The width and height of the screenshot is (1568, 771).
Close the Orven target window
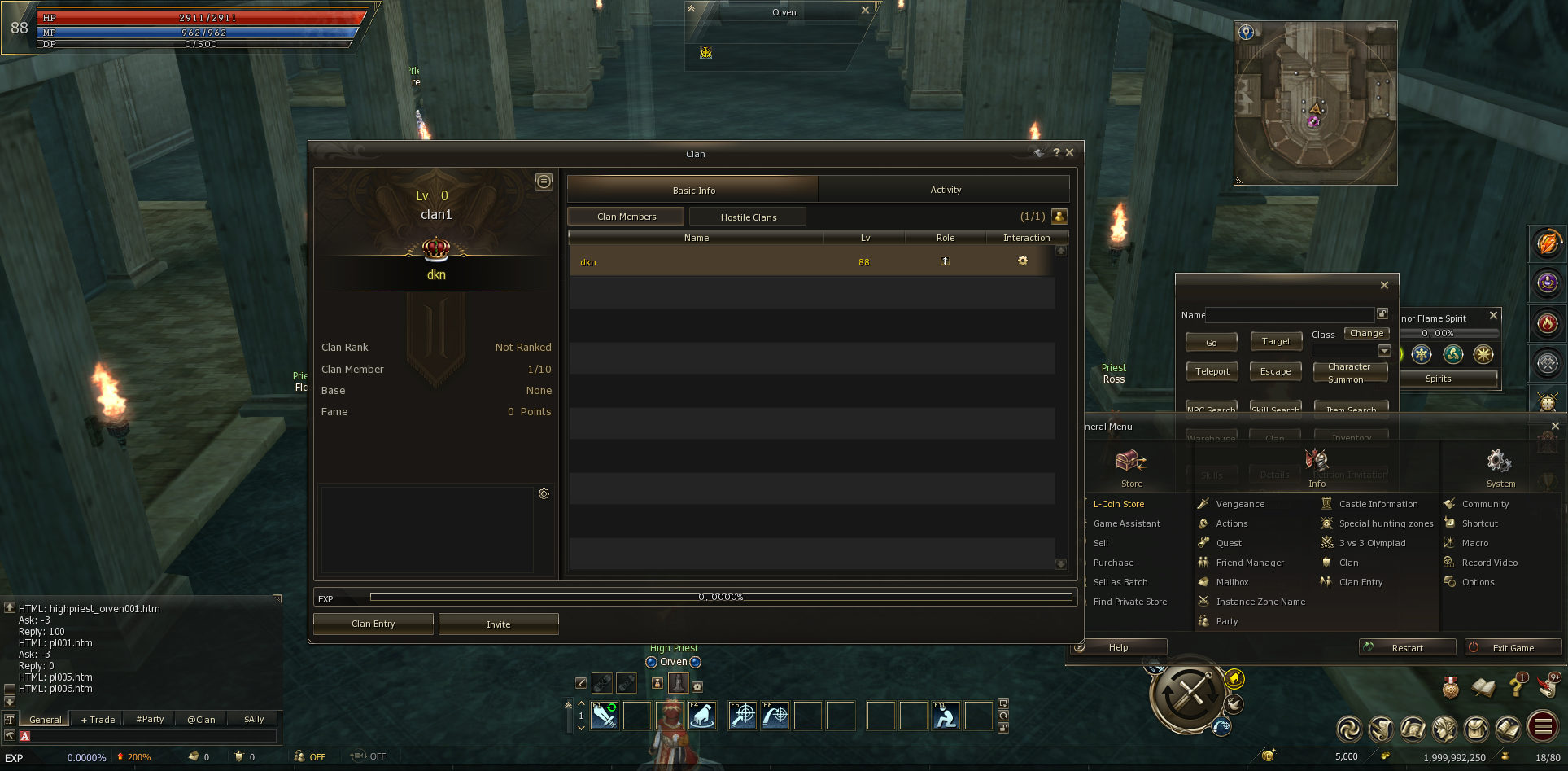click(x=865, y=11)
